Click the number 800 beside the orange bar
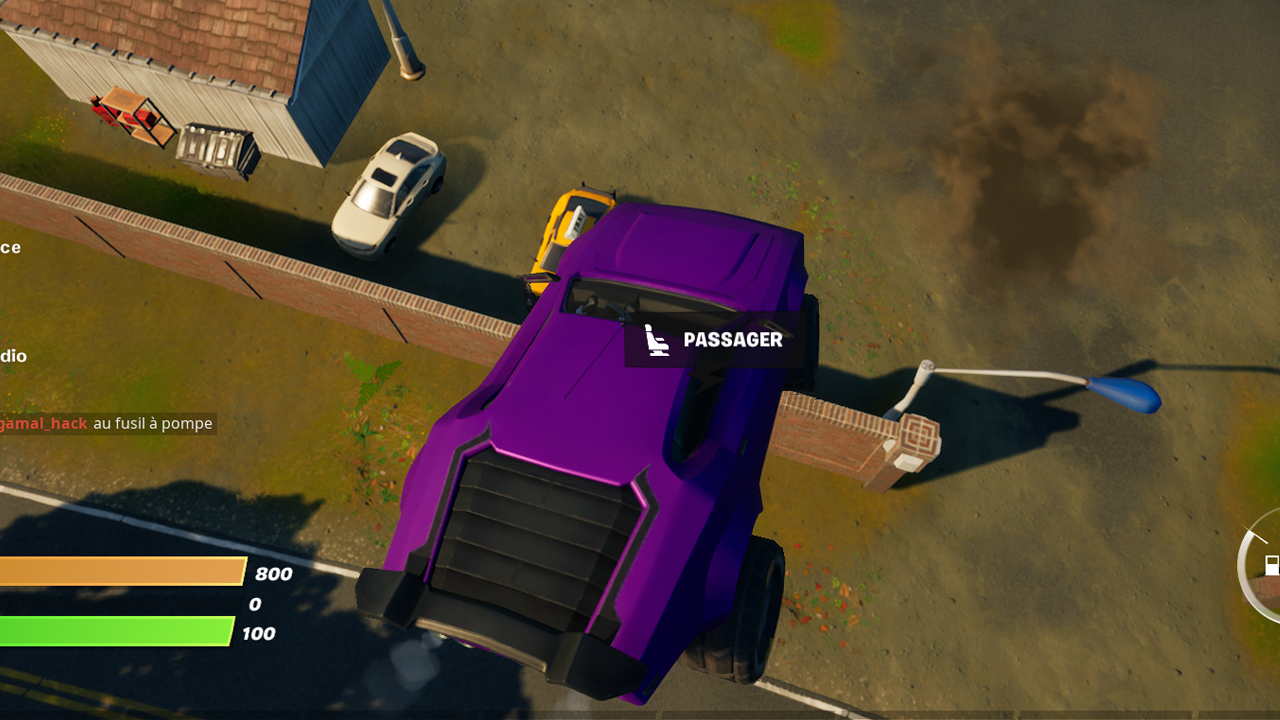 coord(275,575)
